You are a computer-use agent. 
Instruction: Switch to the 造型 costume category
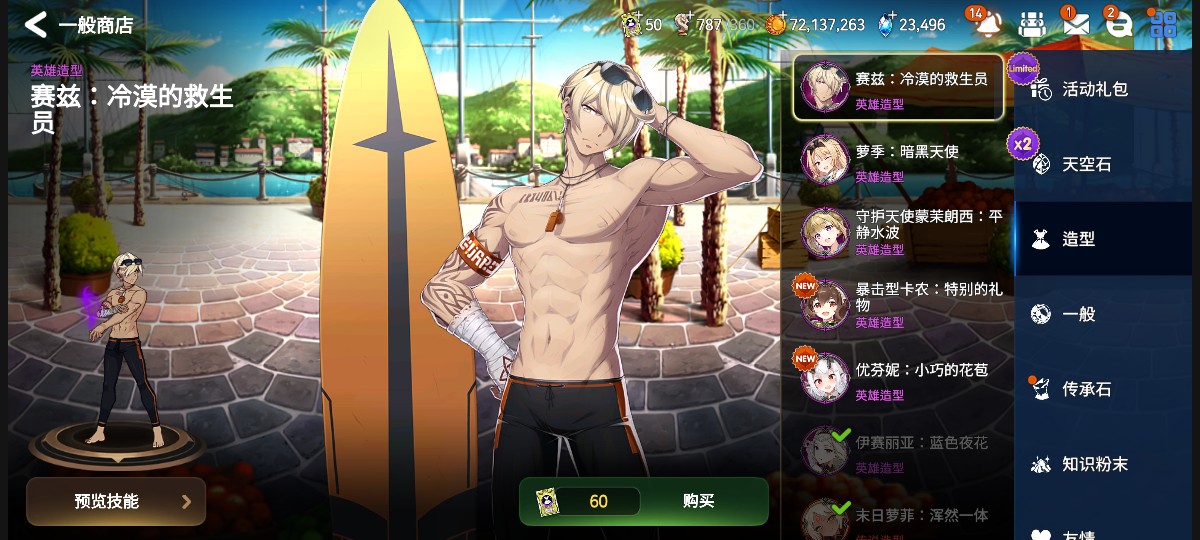click(x=1078, y=239)
